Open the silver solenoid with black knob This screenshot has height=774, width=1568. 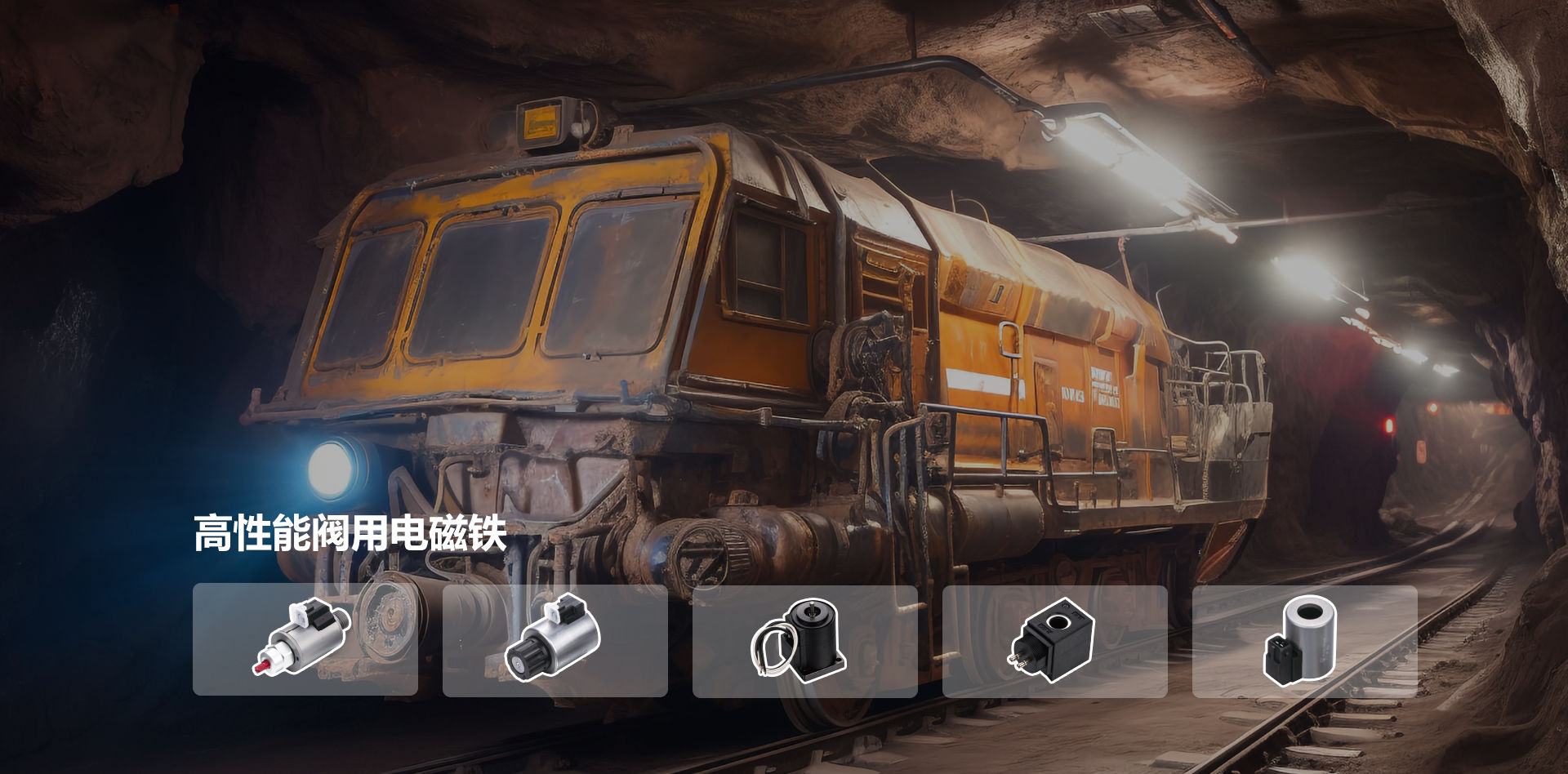(555, 640)
